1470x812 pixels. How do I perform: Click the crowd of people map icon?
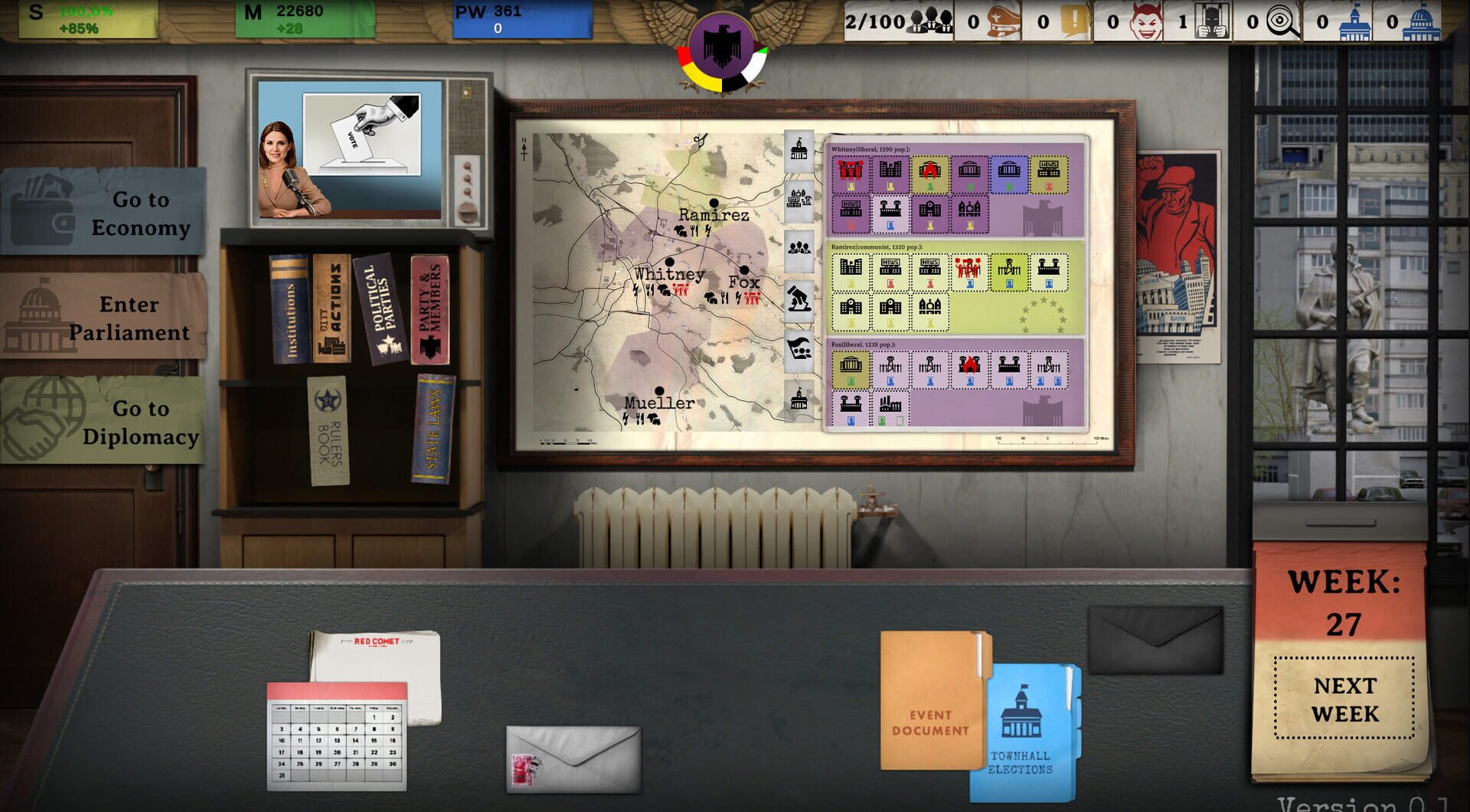(801, 246)
